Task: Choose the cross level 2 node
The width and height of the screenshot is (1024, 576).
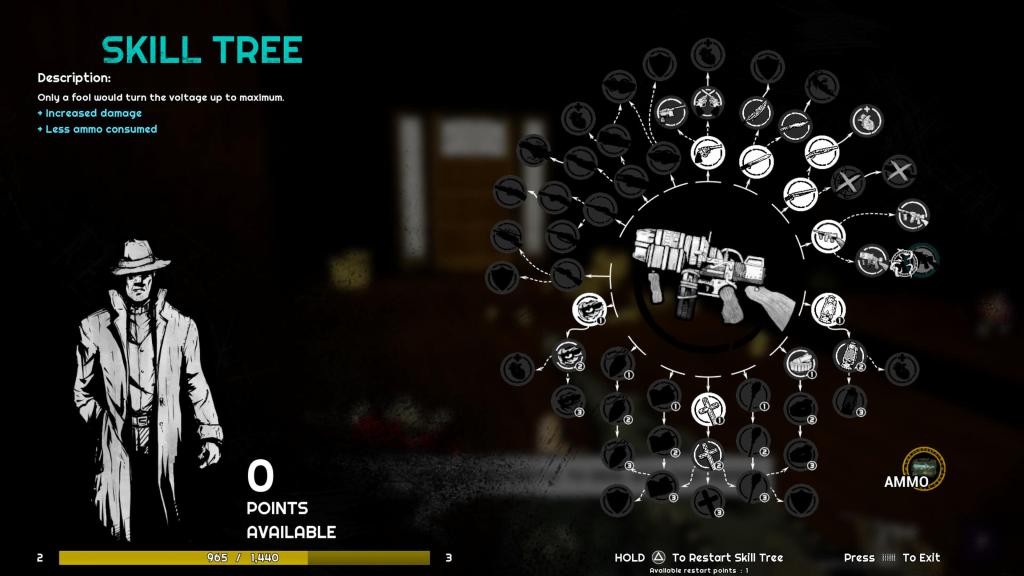Action: [708, 455]
